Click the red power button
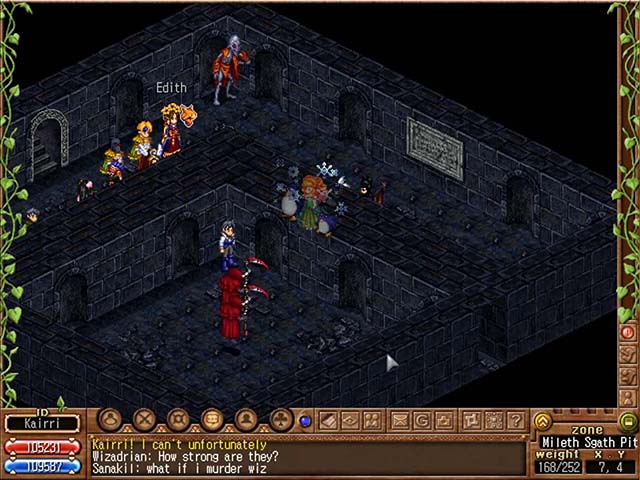 click(x=629, y=332)
